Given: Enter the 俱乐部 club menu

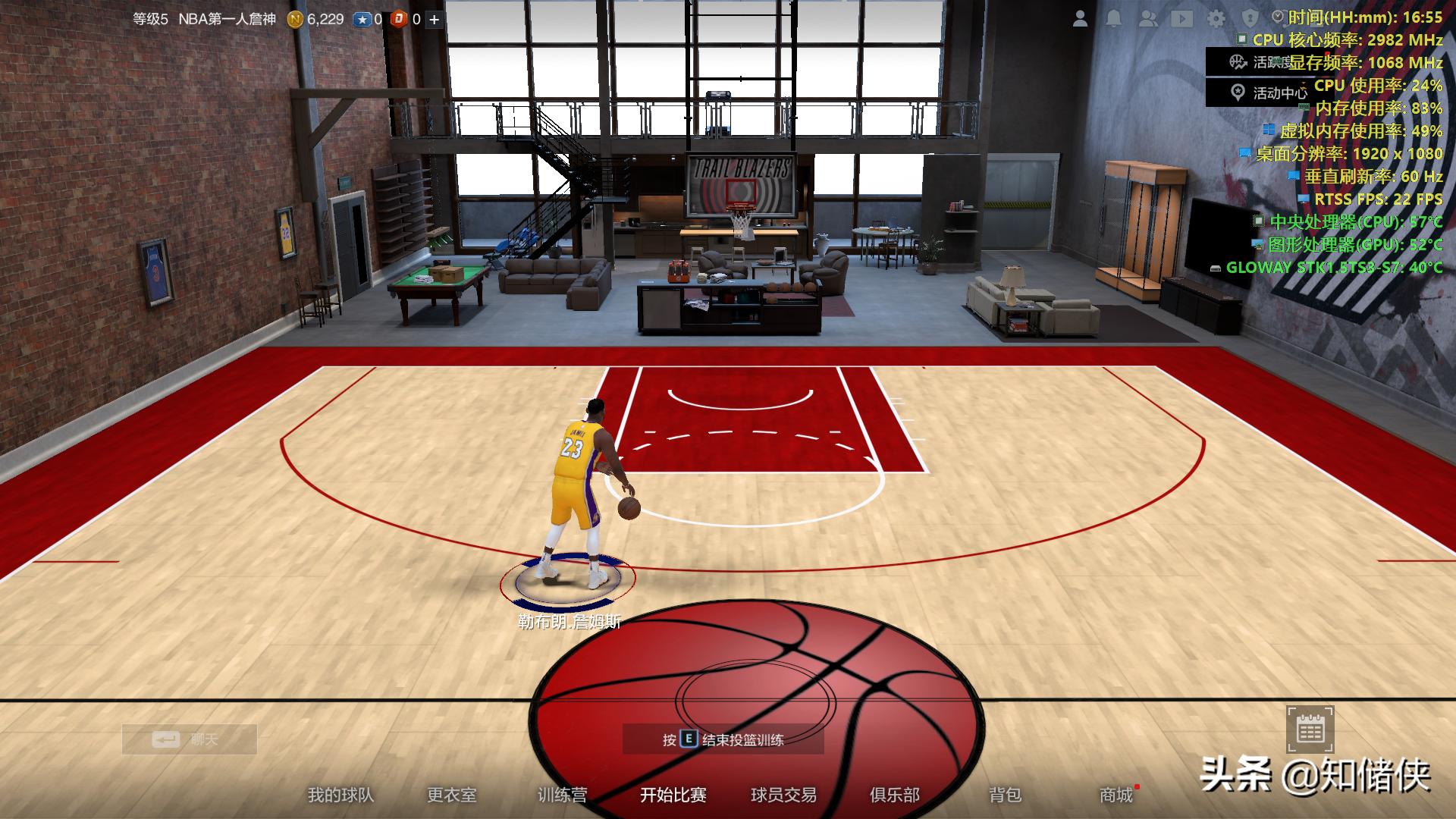Looking at the screenshot, I should click(x=895, y=795).
